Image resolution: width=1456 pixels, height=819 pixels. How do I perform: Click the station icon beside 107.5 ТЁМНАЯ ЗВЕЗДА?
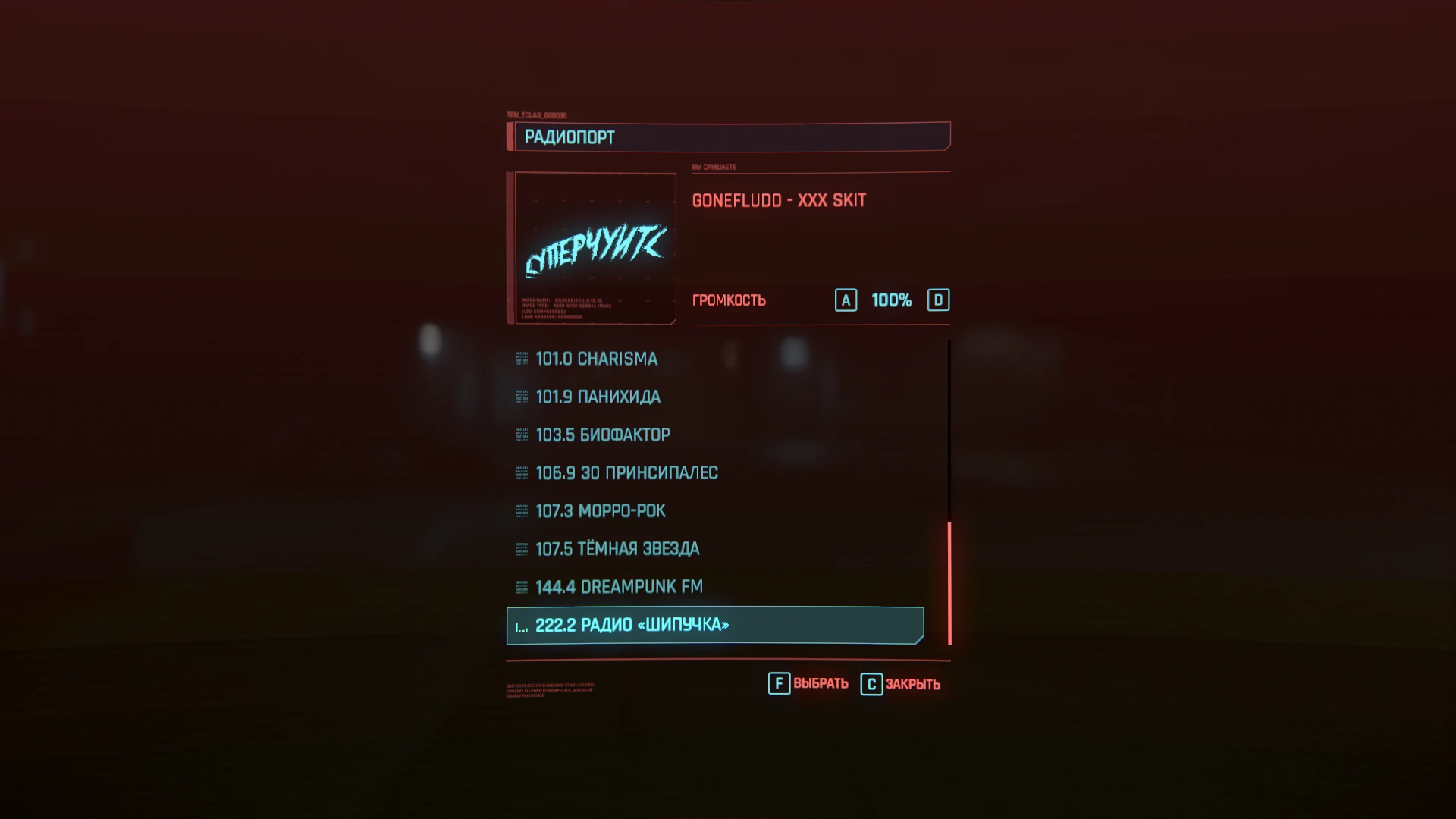tap(521, 548)
